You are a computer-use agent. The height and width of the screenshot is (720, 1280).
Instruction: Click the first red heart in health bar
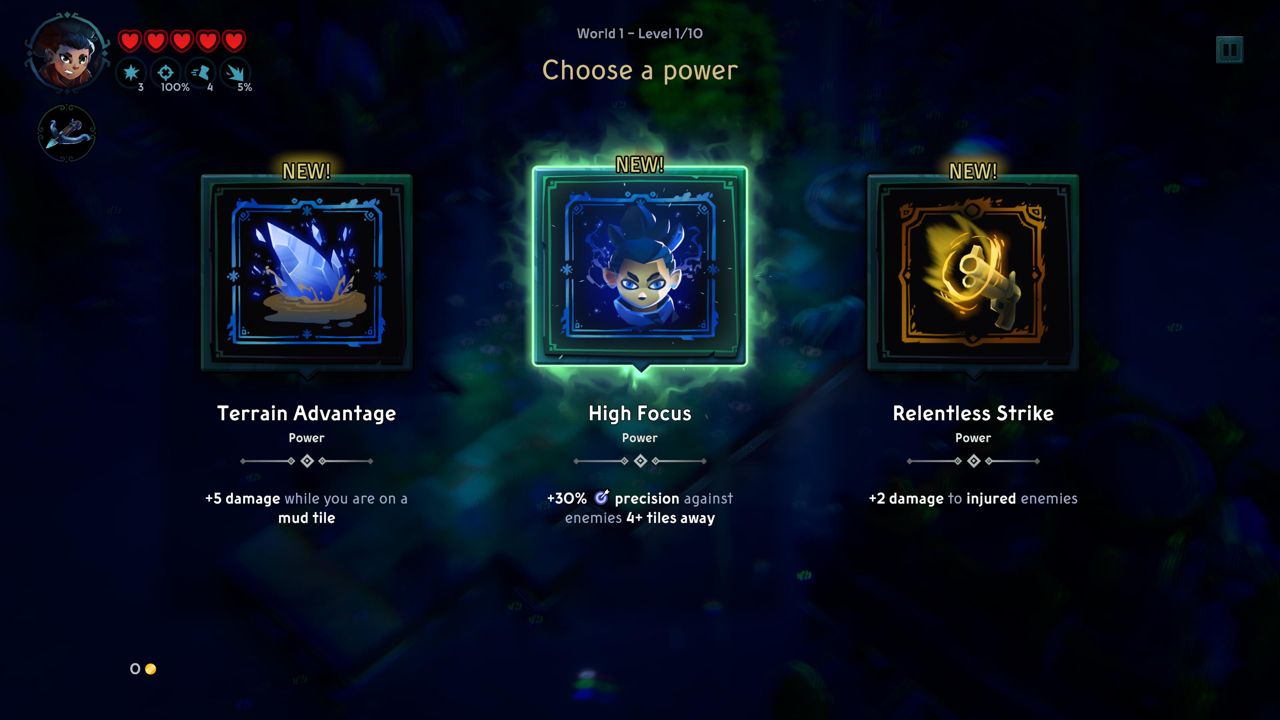129,41
